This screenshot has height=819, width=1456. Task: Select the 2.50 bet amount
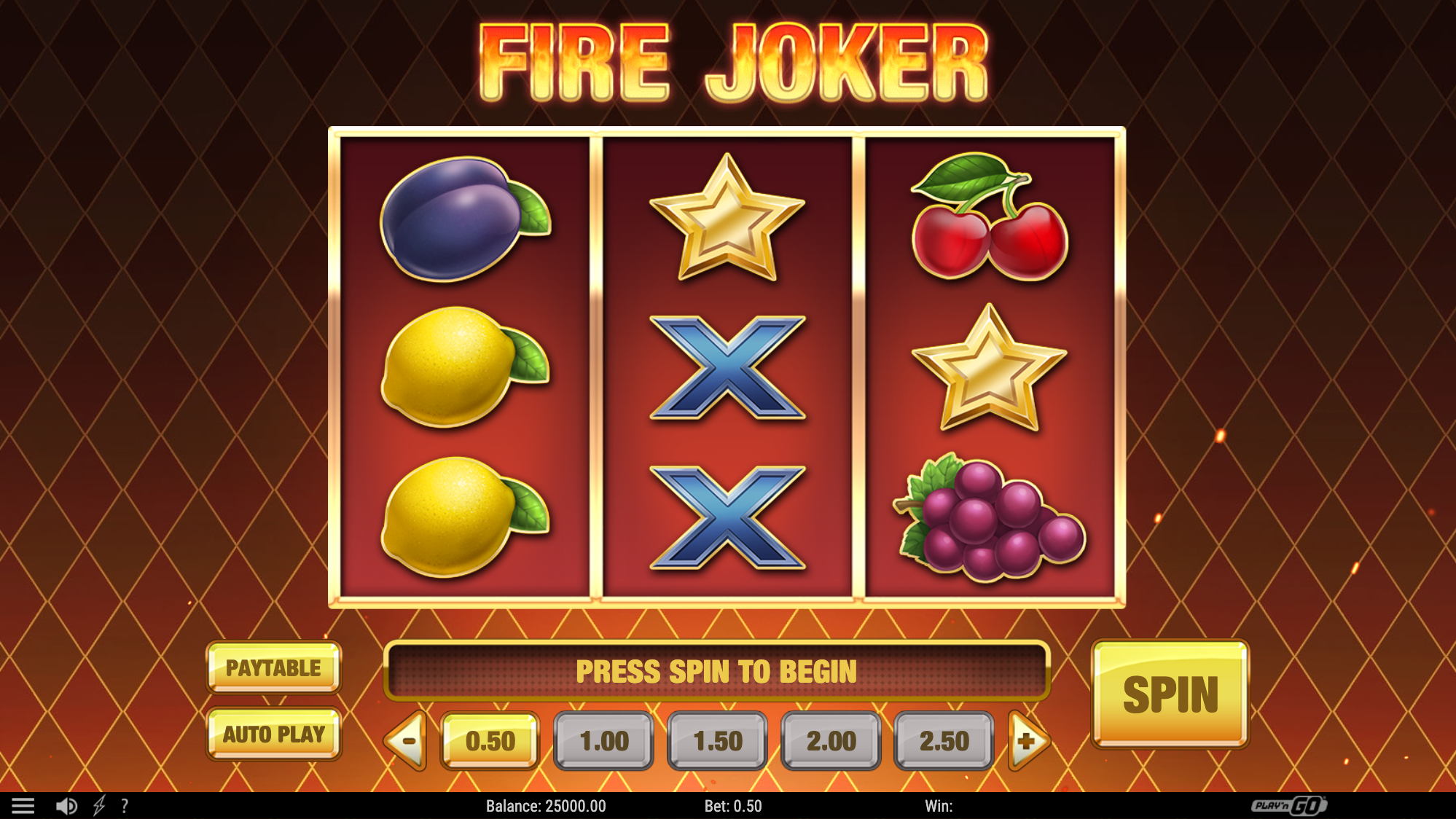[x=943, y=740]
